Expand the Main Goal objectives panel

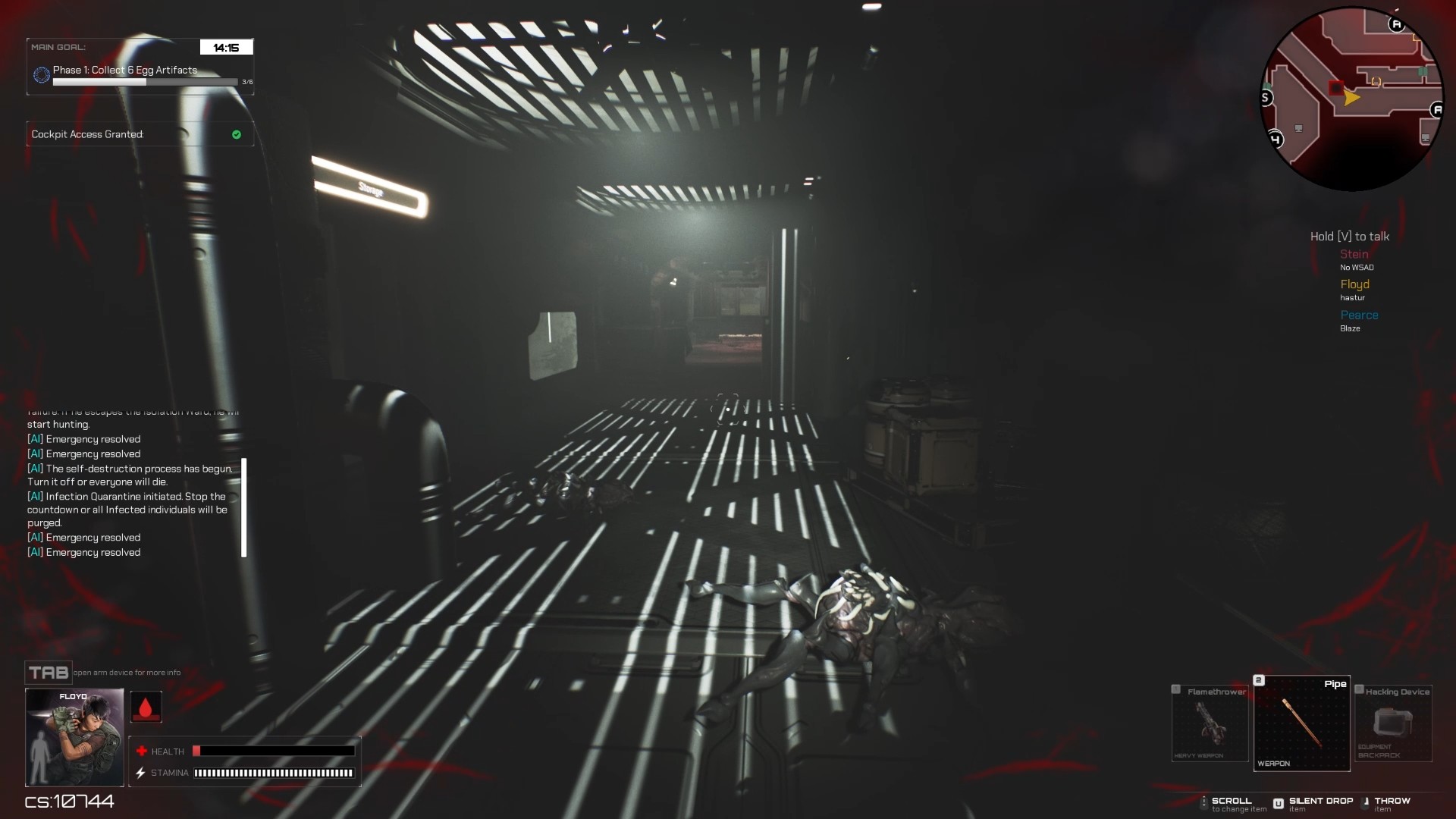58,46
